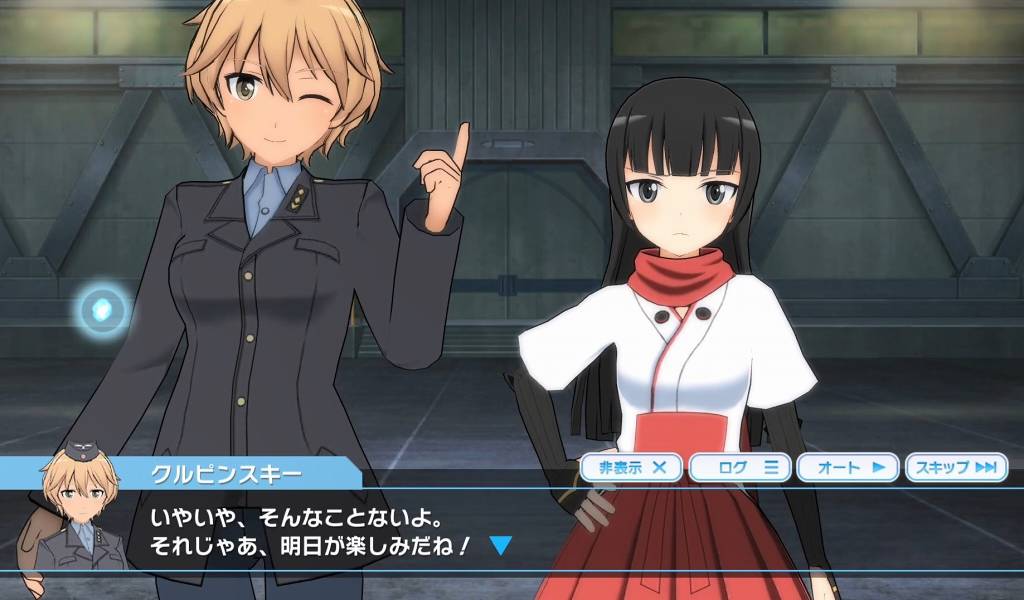Open the ログ dialogue history
The width and height of the screenshot is (1024, 600).
741,467
